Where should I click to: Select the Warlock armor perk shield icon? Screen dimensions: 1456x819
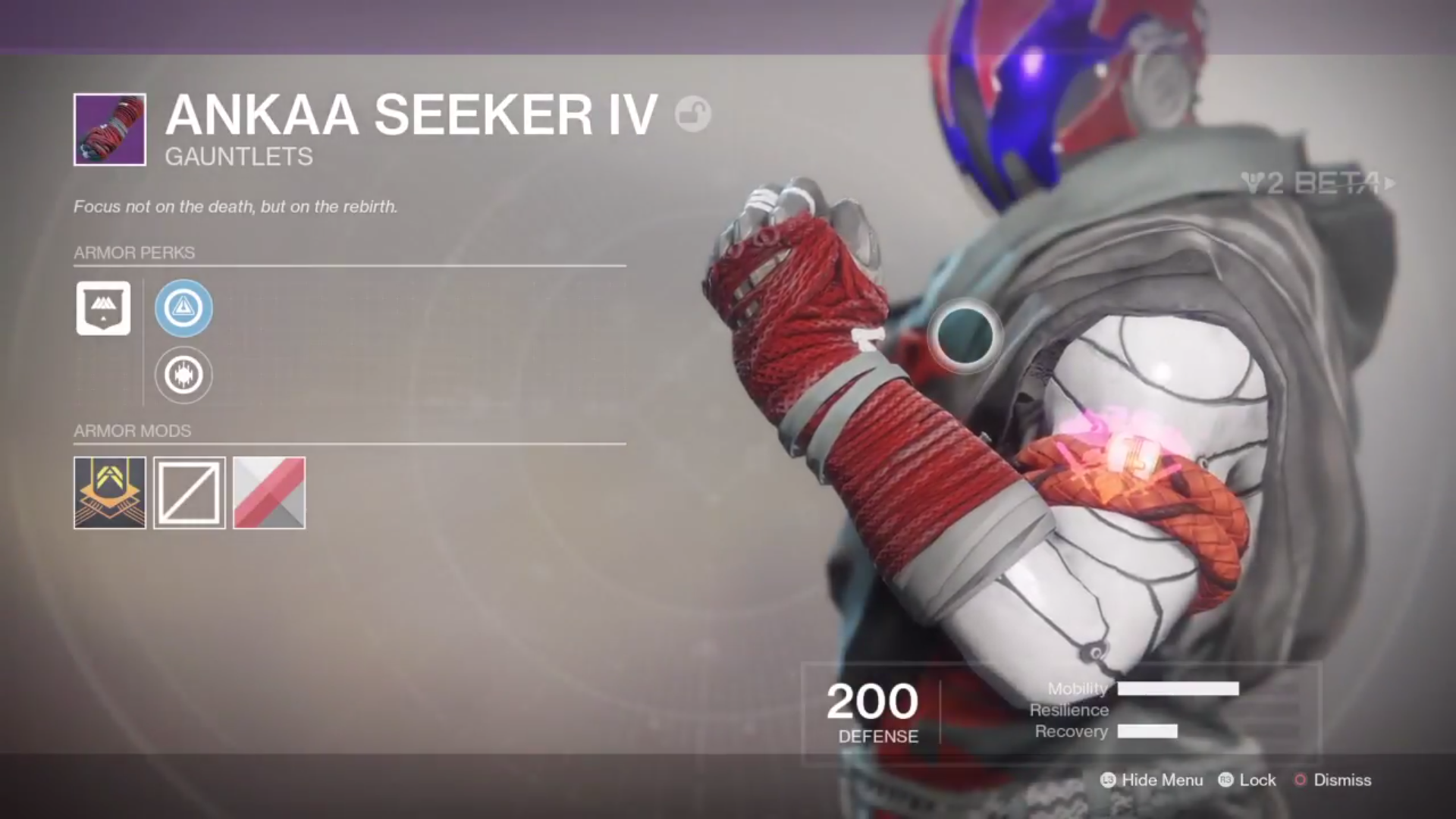(x=103, y=308)
